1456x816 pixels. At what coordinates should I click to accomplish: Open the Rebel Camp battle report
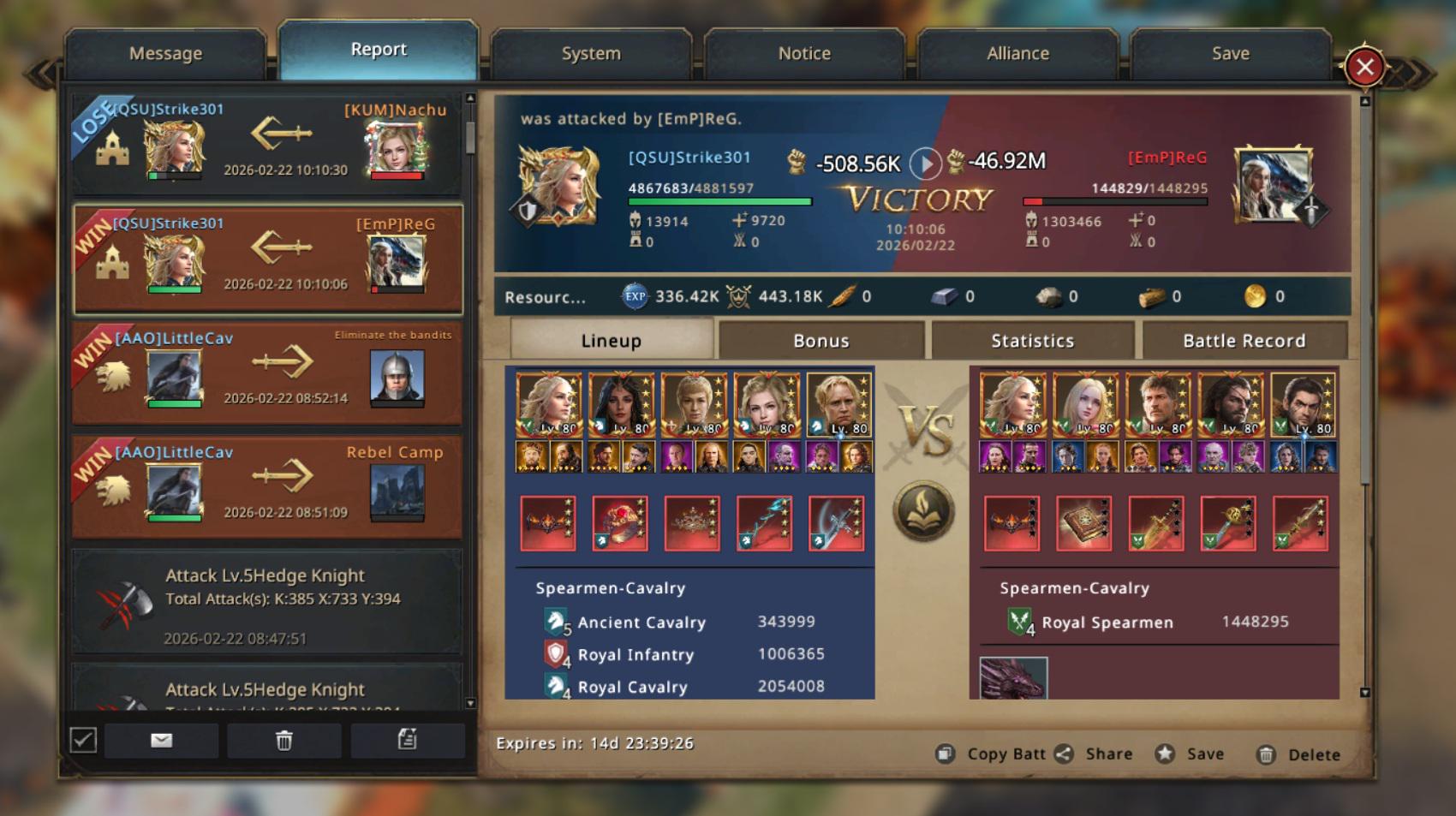(267, 486)
